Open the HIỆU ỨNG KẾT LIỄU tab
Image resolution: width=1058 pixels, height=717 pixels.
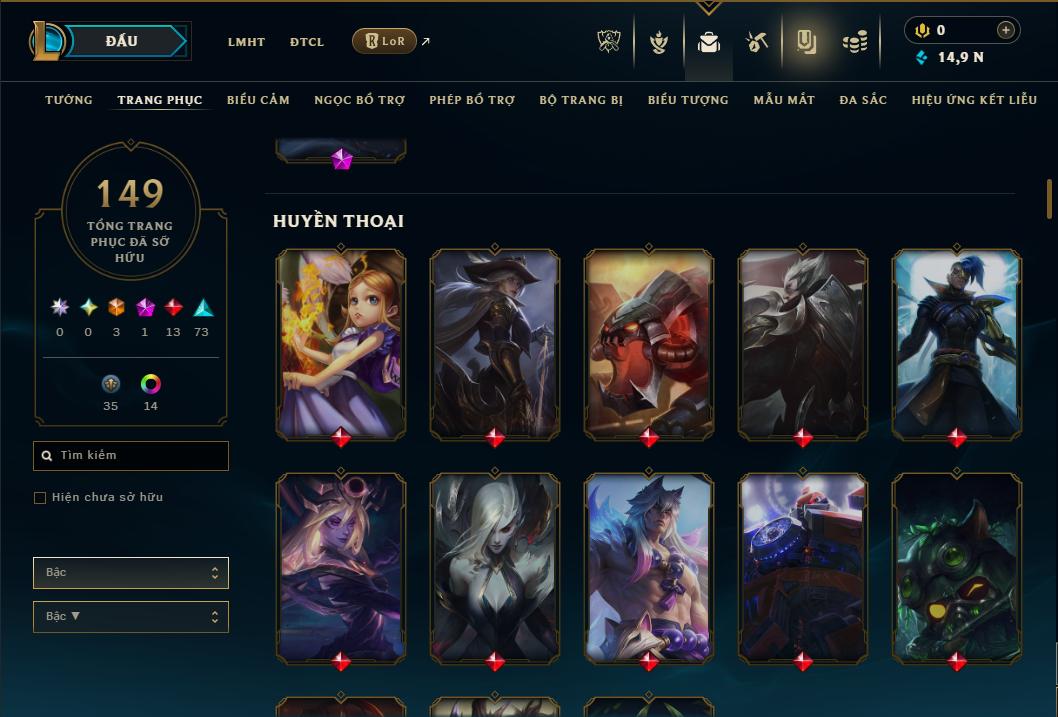coord(971,100)
